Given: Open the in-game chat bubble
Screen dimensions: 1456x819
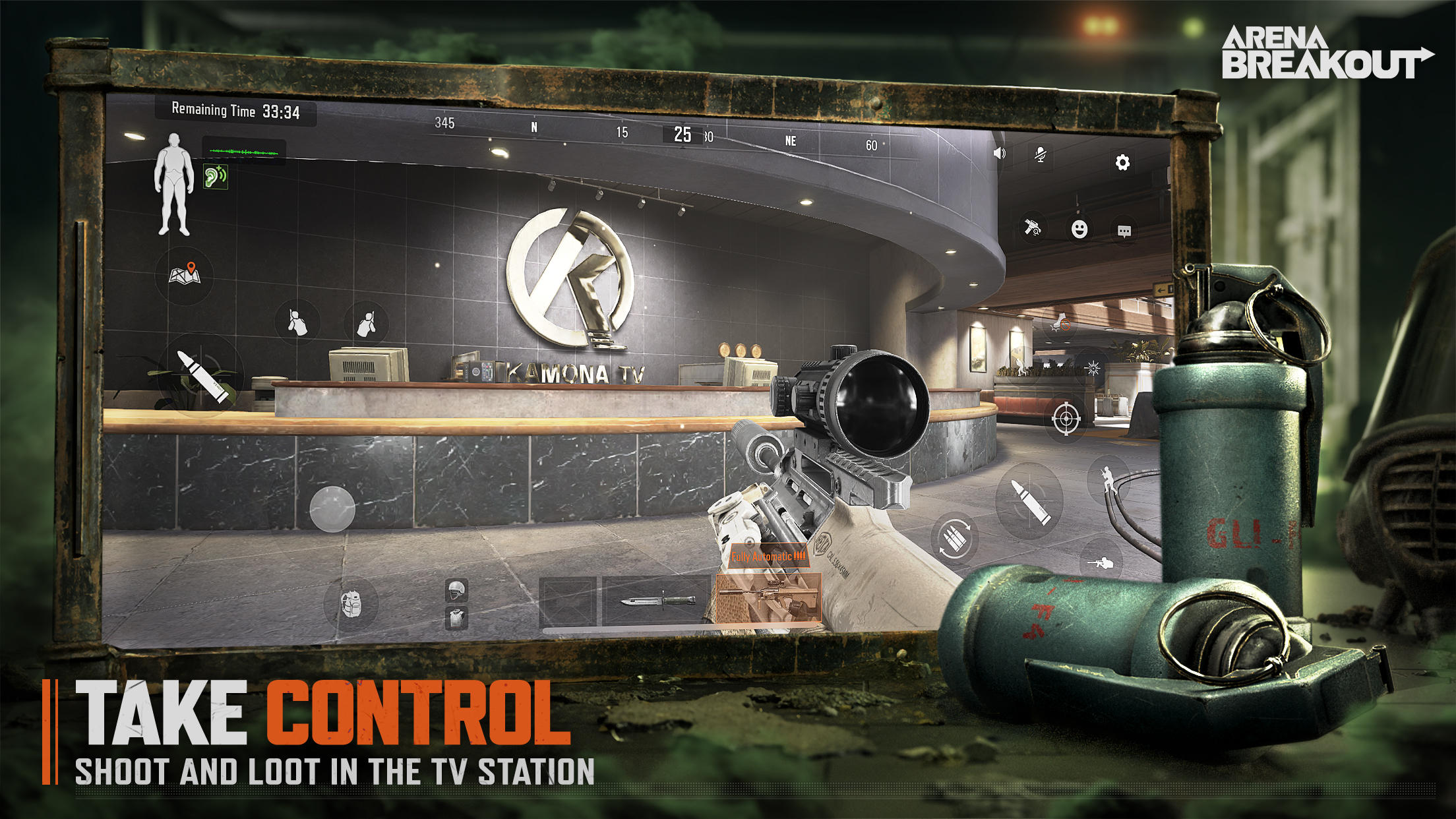Looking at the screenshot, I should (1125, 231).
